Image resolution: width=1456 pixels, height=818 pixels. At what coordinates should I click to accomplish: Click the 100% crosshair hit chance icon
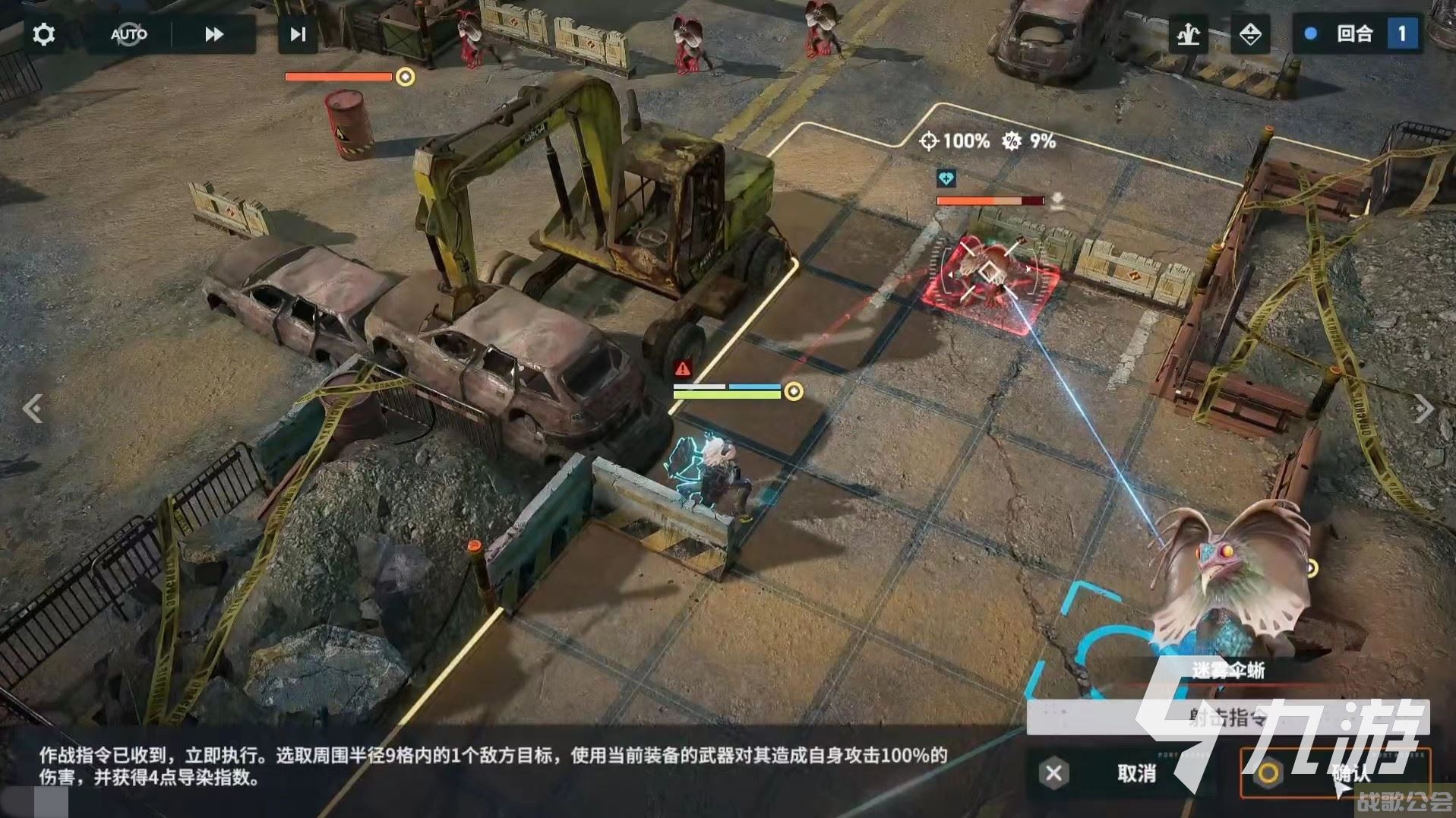pyautogui.click(x=930, y=141)
